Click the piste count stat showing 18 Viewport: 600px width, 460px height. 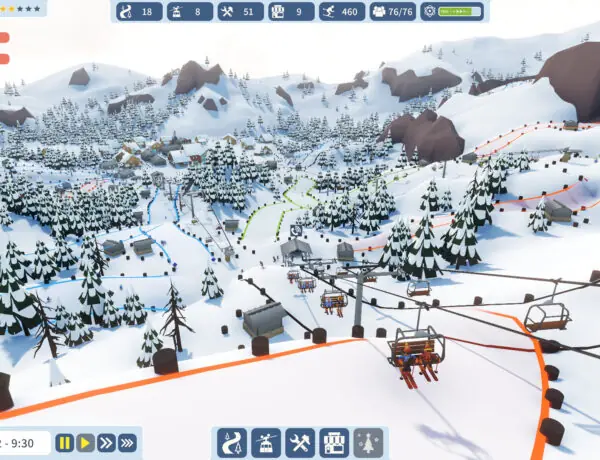click(138, 12)
